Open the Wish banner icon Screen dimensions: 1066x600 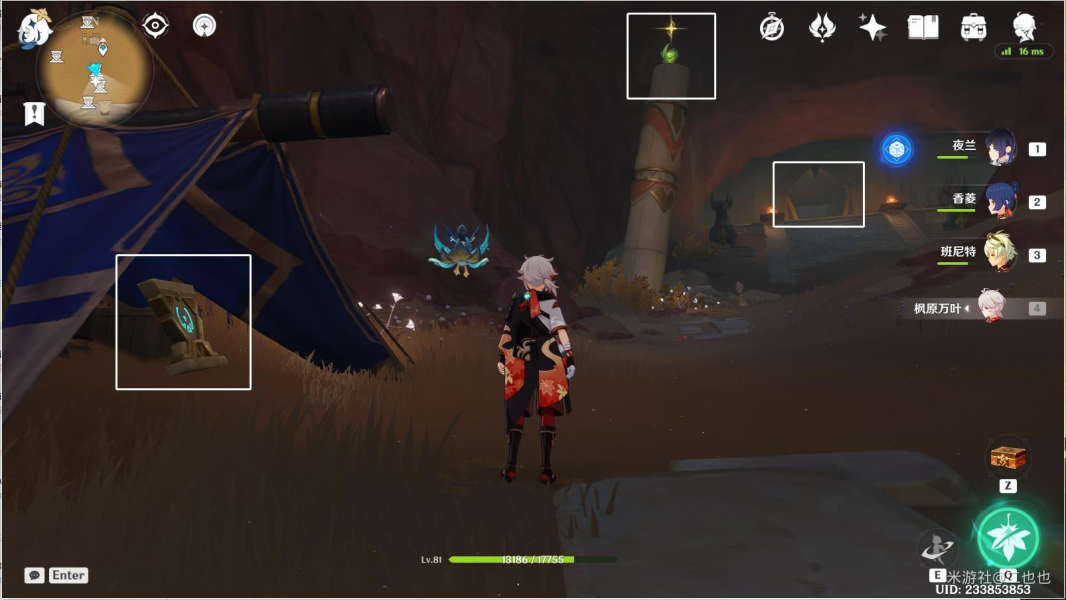pyautogui.click(x=822, y=28)
